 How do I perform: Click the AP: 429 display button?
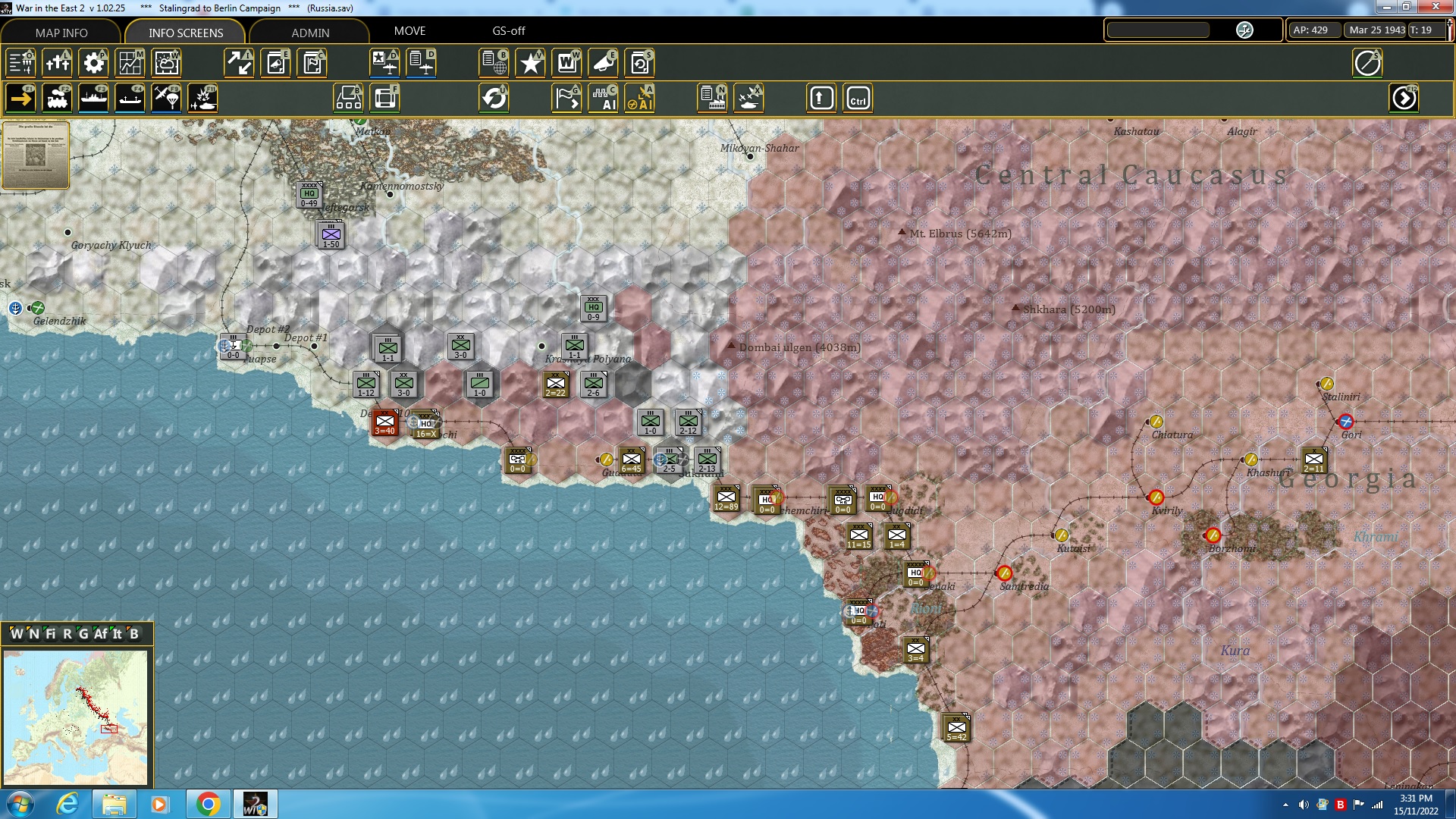[1313, 29]
